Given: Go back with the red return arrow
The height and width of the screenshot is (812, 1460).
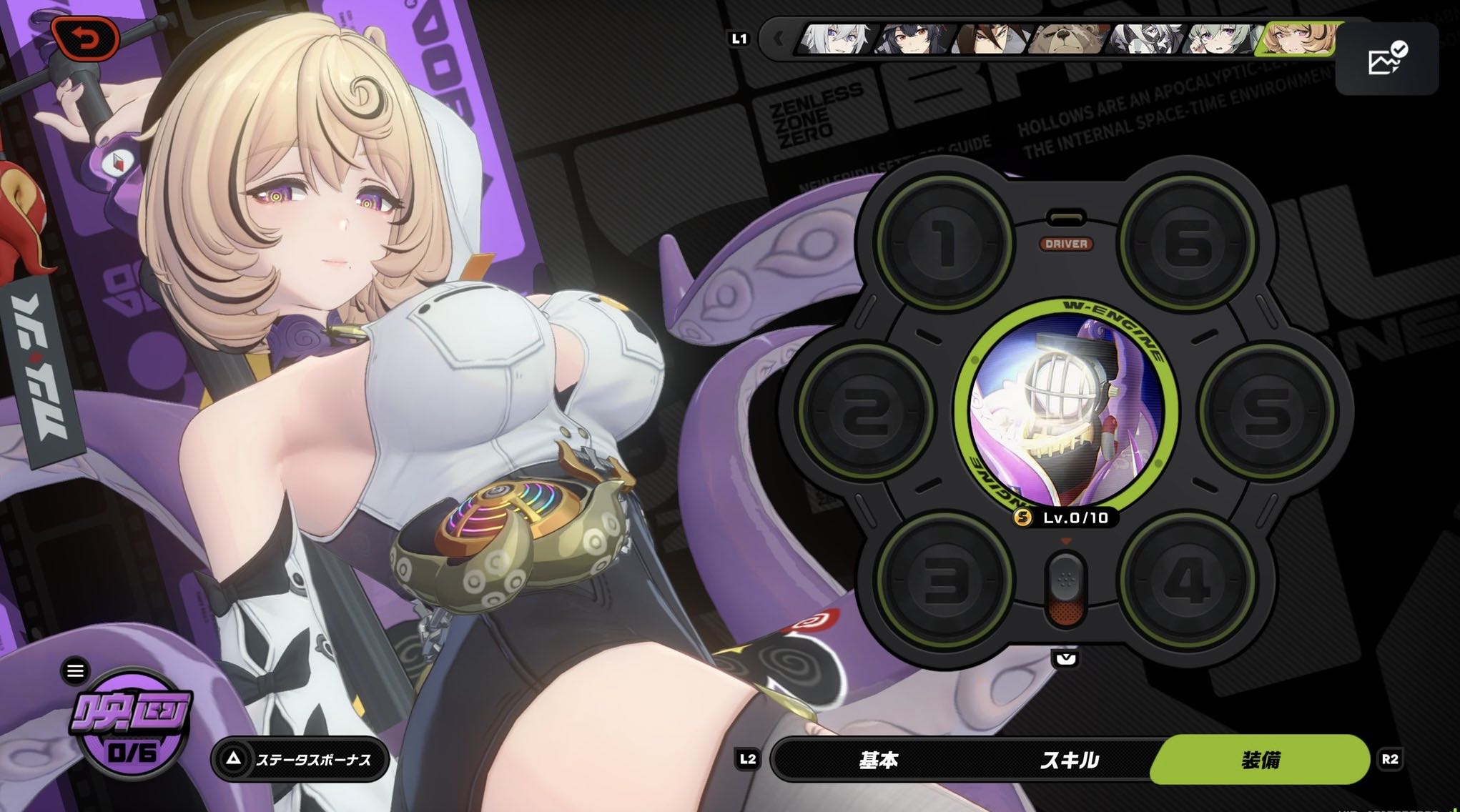Looking at the screenshot, I should [x=86, y=39].
